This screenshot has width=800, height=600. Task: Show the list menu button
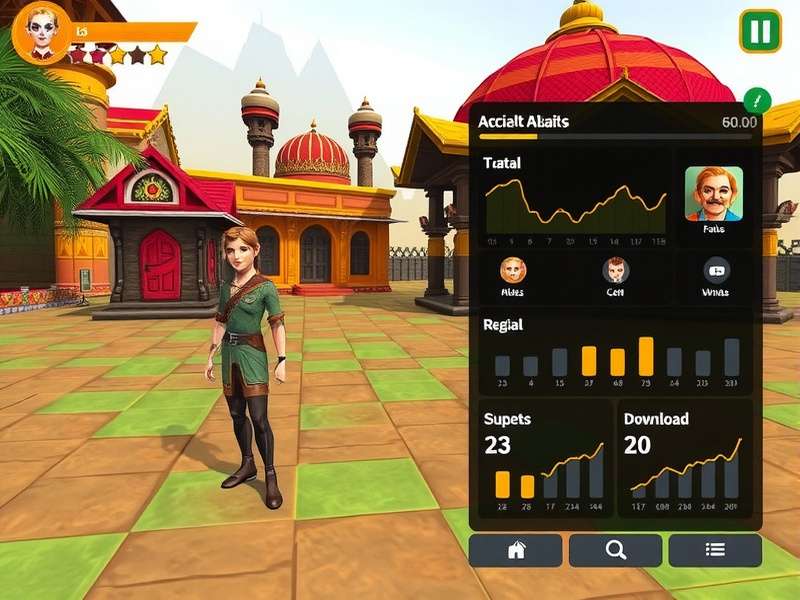(715, 550)
